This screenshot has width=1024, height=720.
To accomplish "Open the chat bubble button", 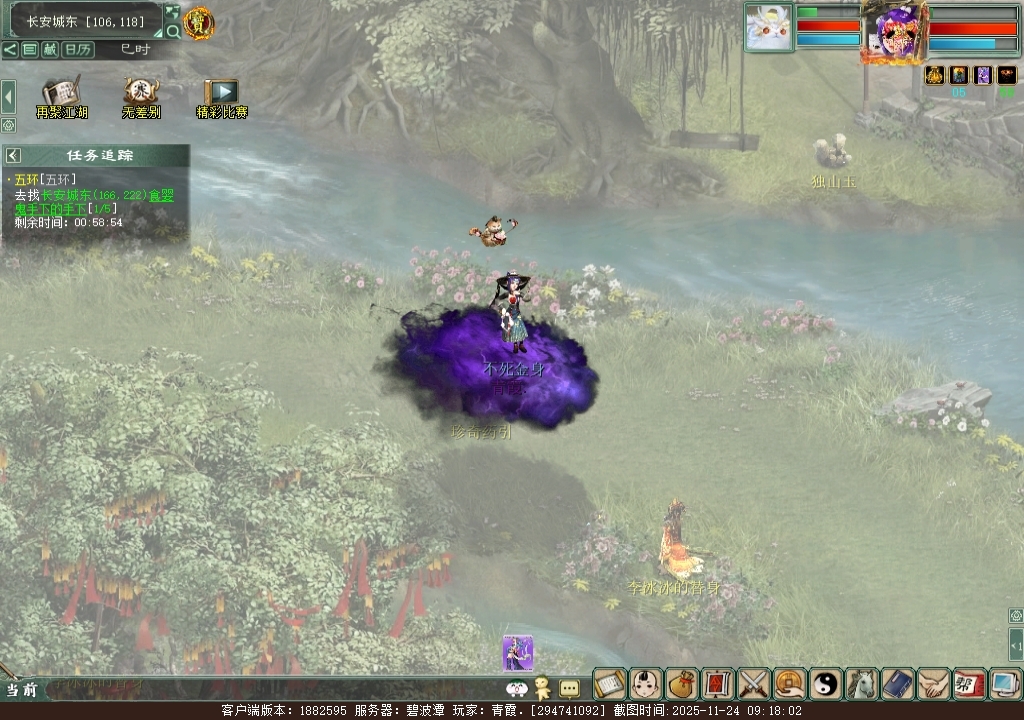I will point(569,688).
